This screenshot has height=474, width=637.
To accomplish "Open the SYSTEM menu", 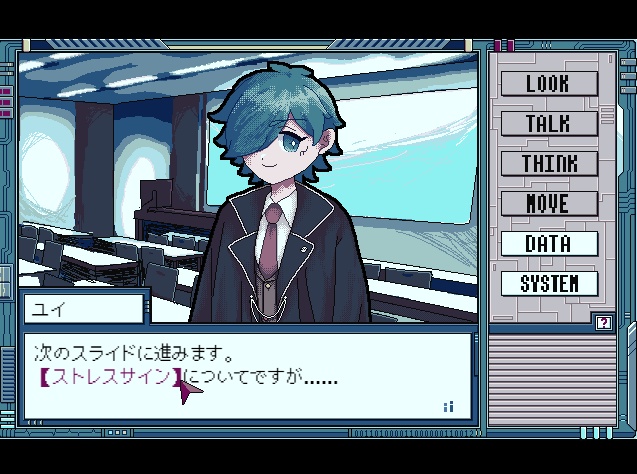I will point(548,283).
